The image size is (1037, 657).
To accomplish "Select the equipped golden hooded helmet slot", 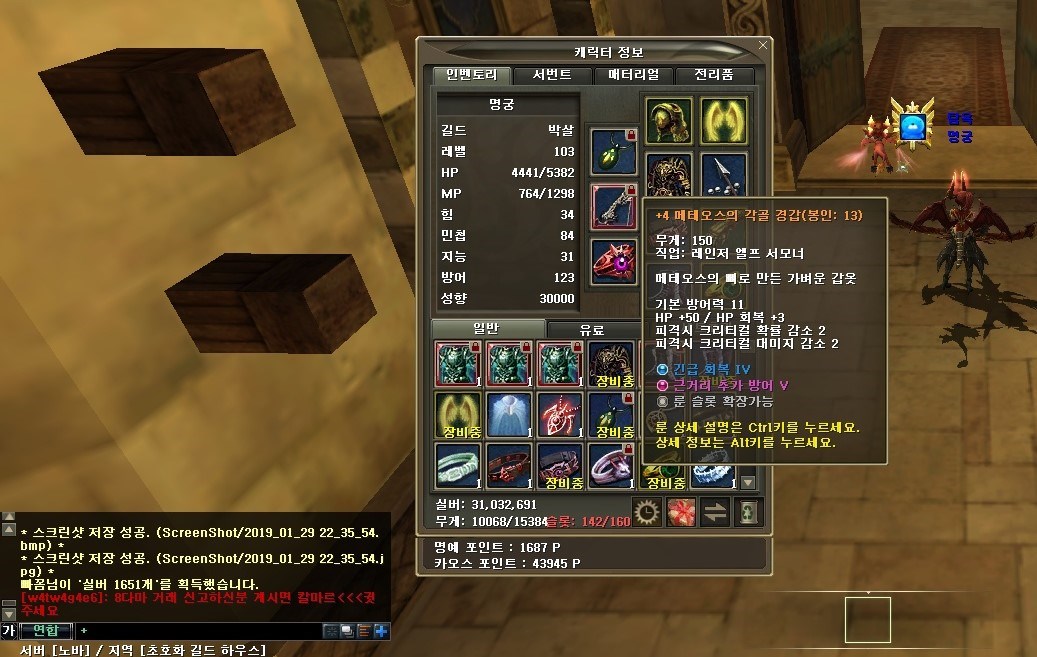I will [668, 119].
